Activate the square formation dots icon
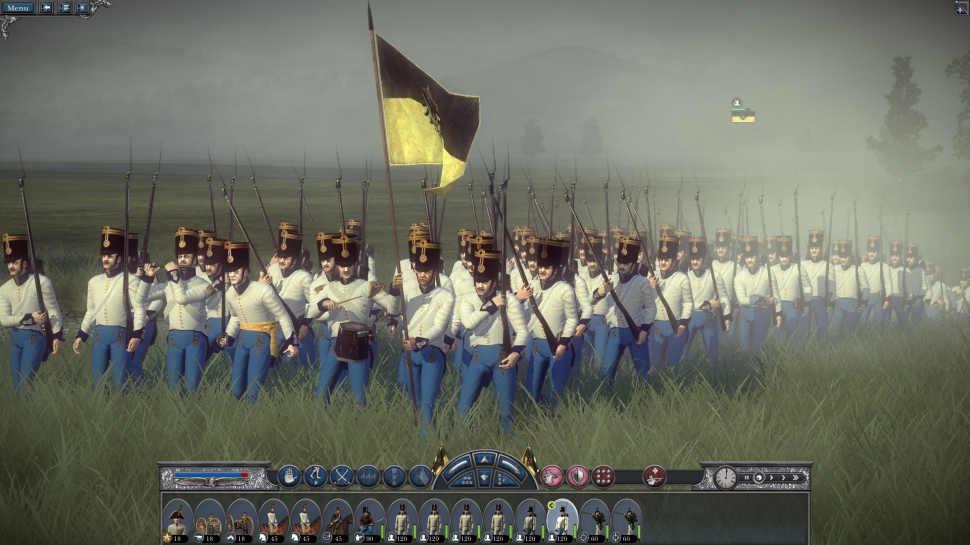 point(603,477)
